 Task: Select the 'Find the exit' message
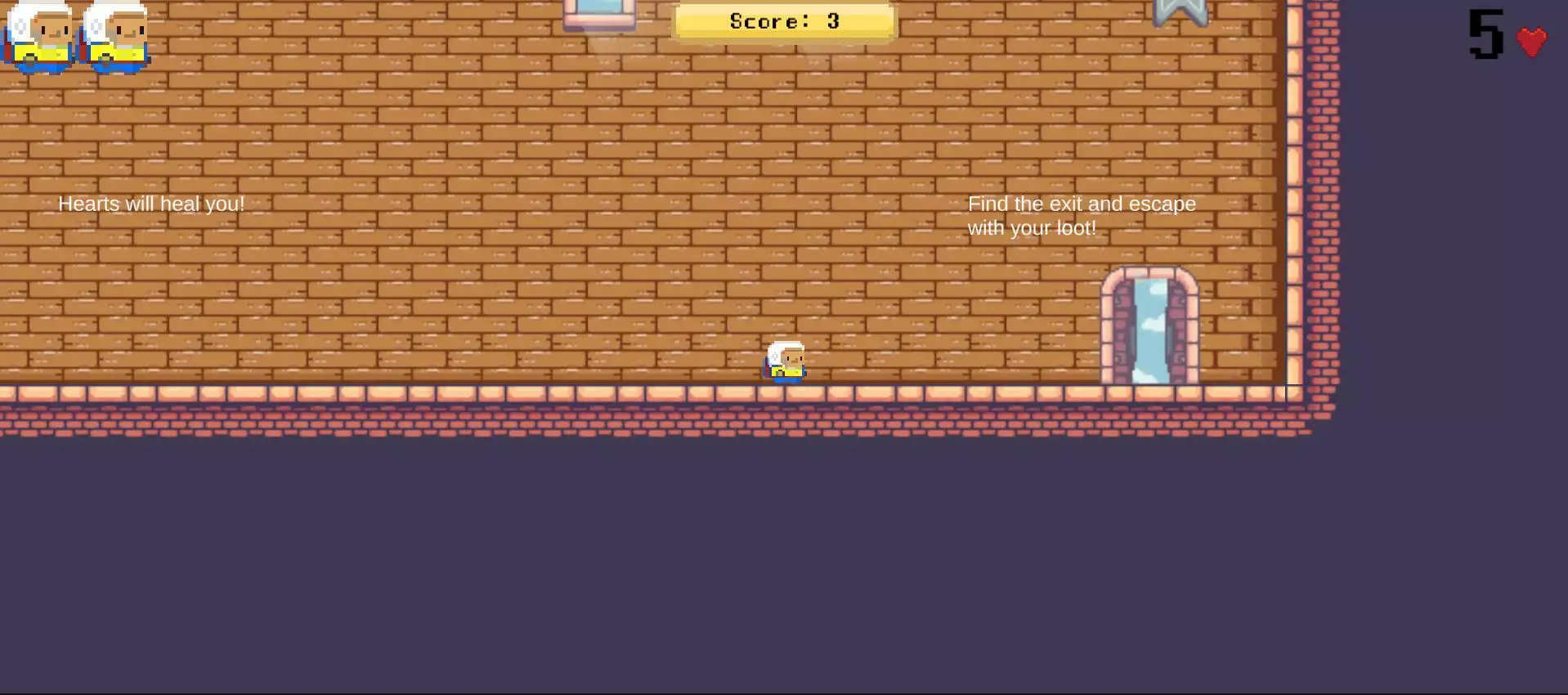[x=1081, y=215]
